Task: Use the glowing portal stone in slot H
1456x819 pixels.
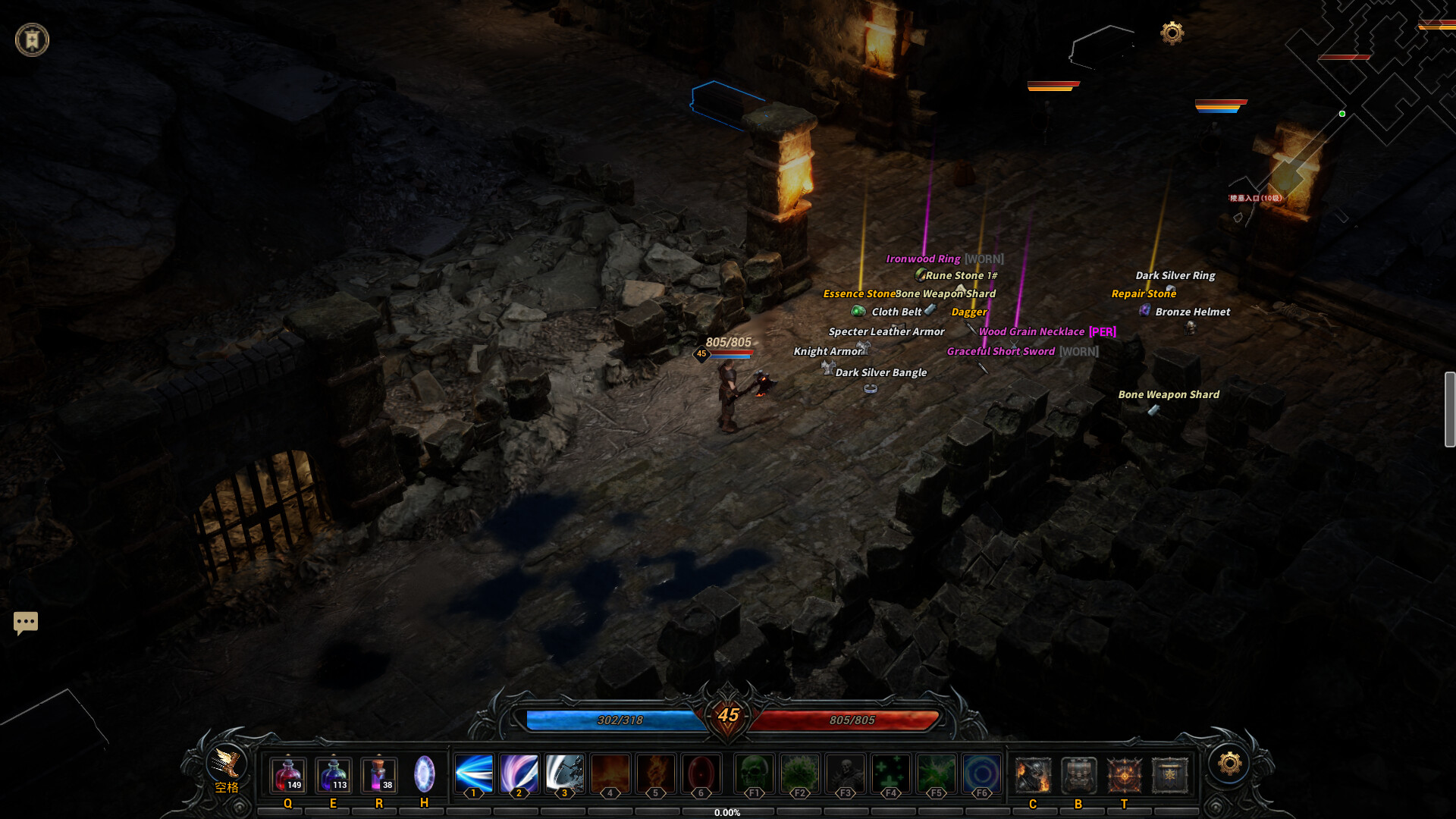Action: [424, 773]
